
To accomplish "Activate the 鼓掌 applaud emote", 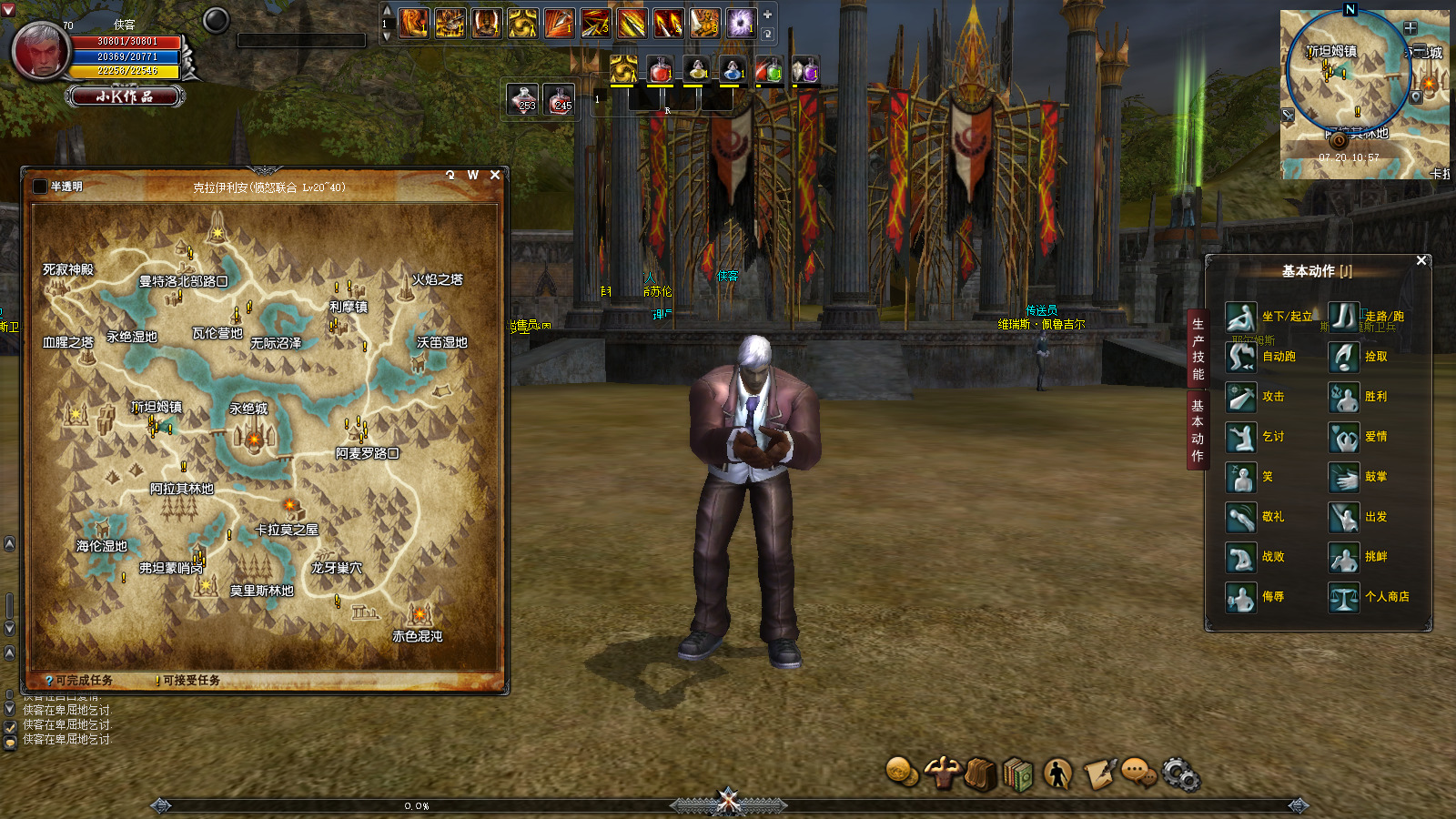I will tap(1344, 477).
